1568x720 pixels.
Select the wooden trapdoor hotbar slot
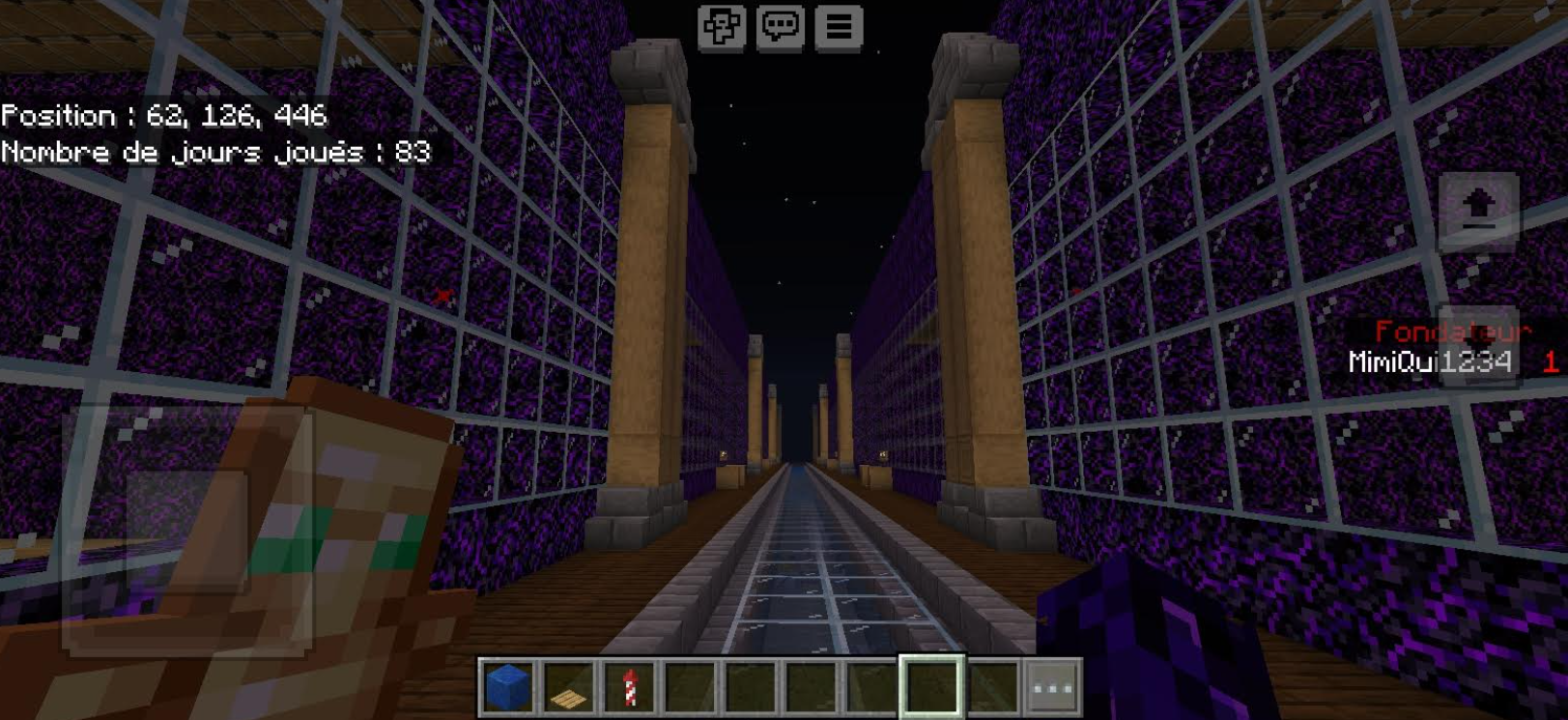click(x=568, y=687)
